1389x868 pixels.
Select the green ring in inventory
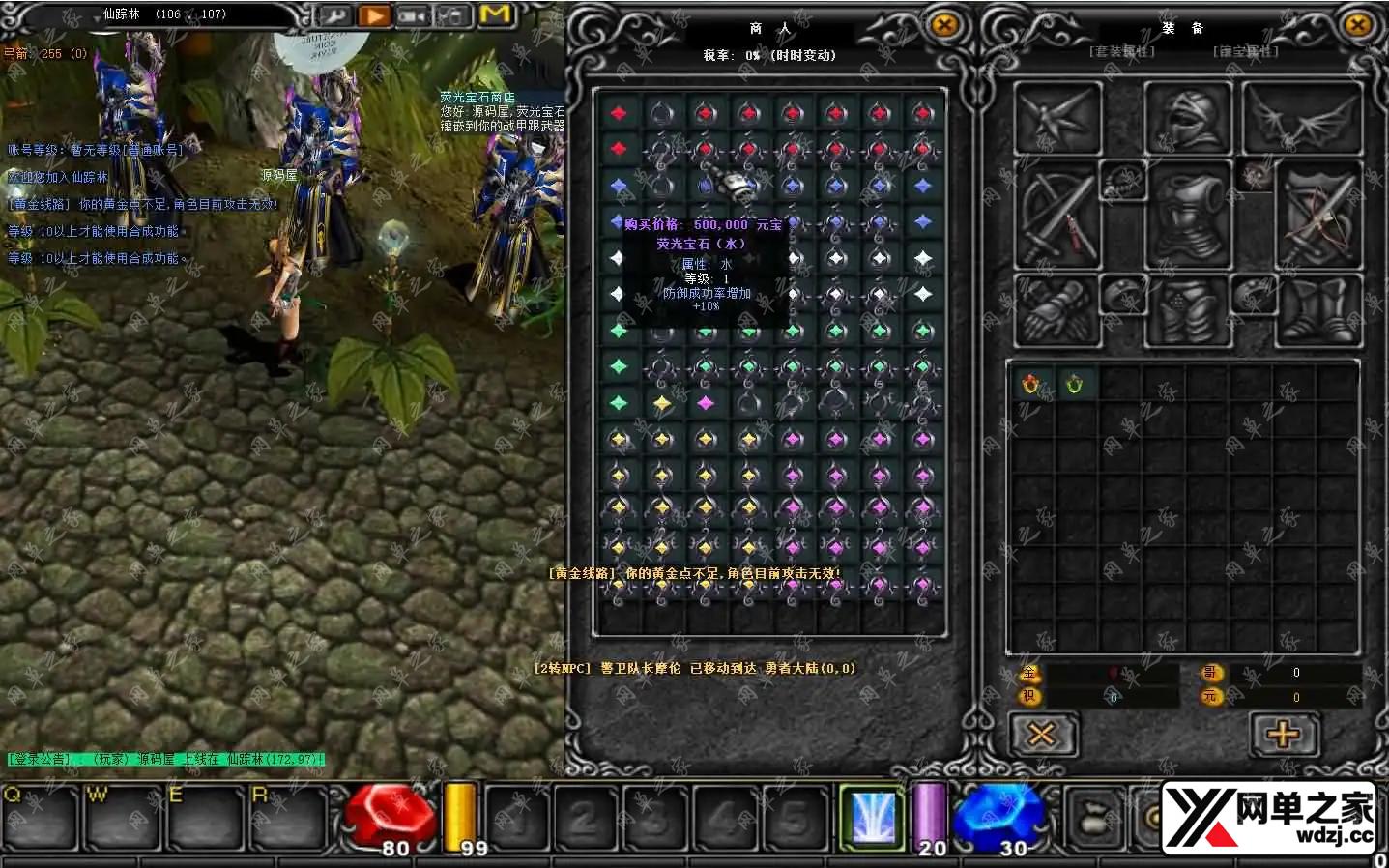(x=1074, y=385)
